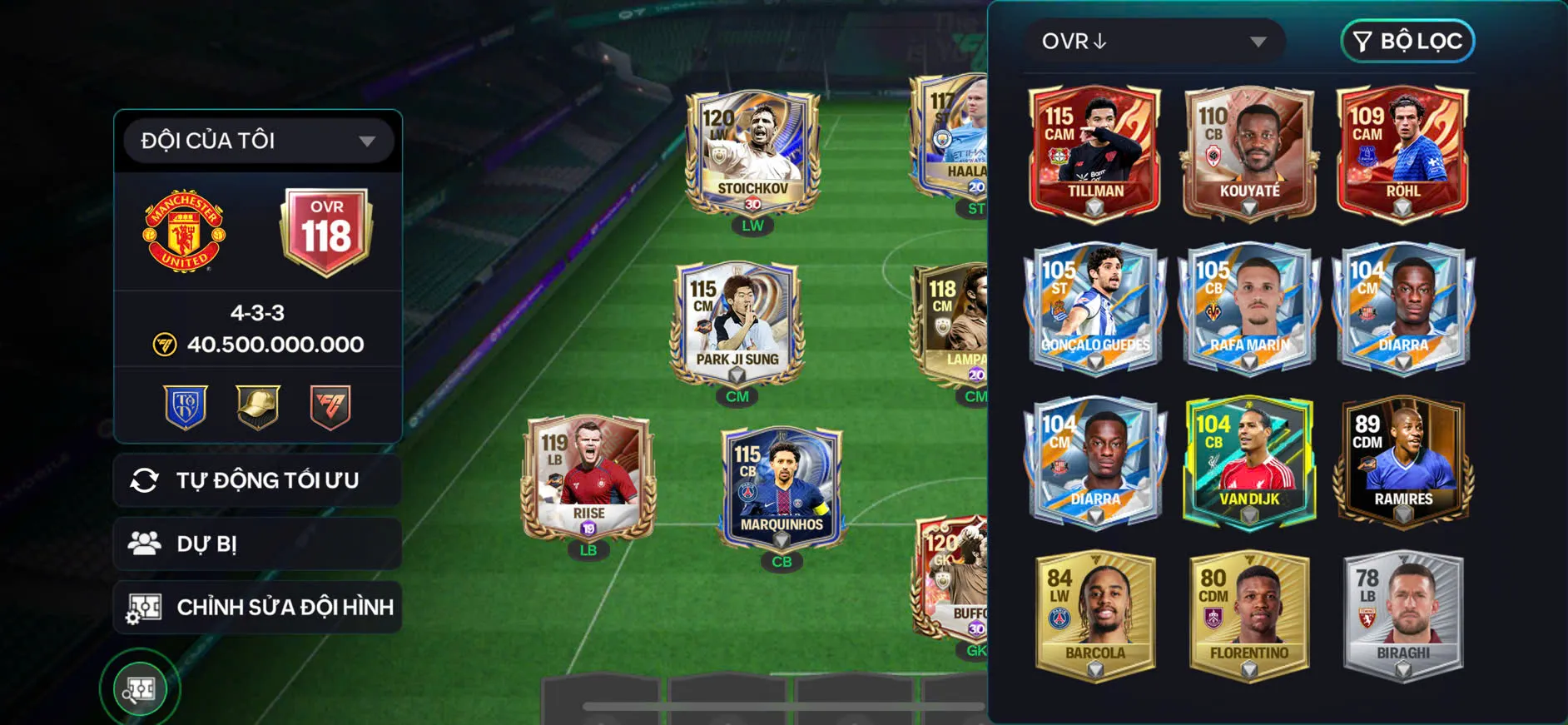Click the BỘ LỌC filter button
The width and height of the screenshot is (1568, 725).
(1407, 40)
